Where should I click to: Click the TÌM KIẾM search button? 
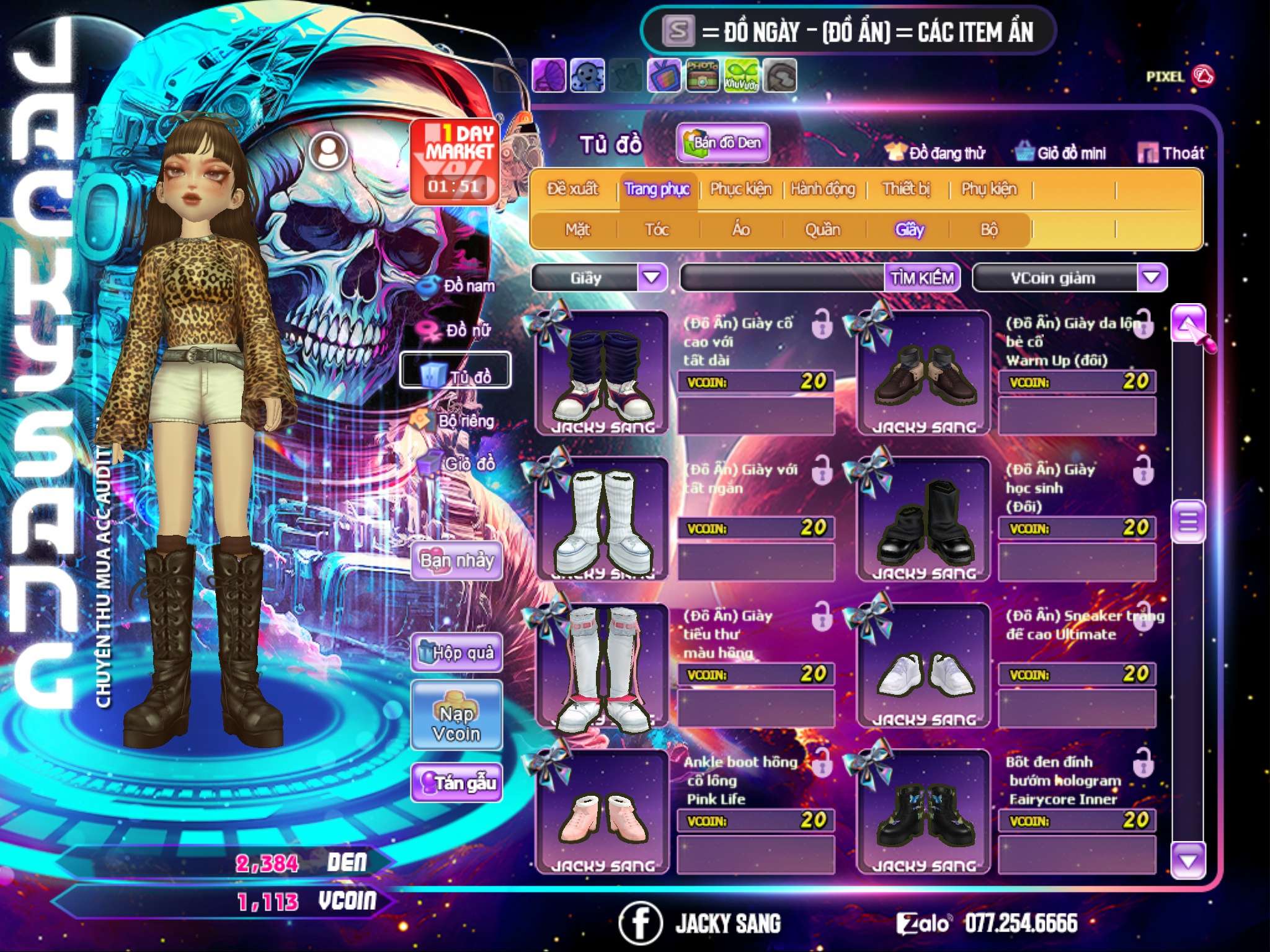point(922,278)
